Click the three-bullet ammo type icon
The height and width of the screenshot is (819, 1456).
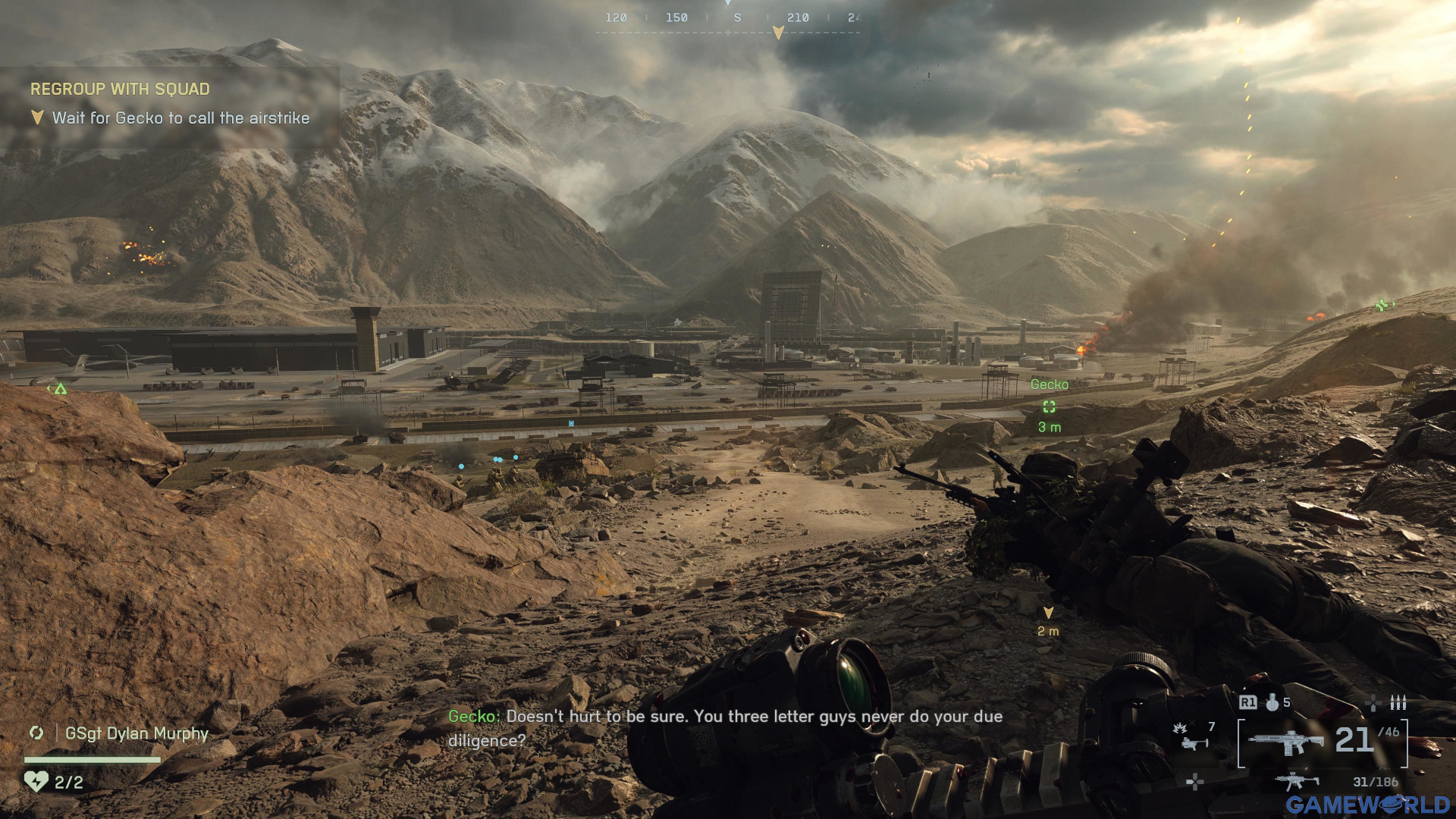[x=1398, y=703]
